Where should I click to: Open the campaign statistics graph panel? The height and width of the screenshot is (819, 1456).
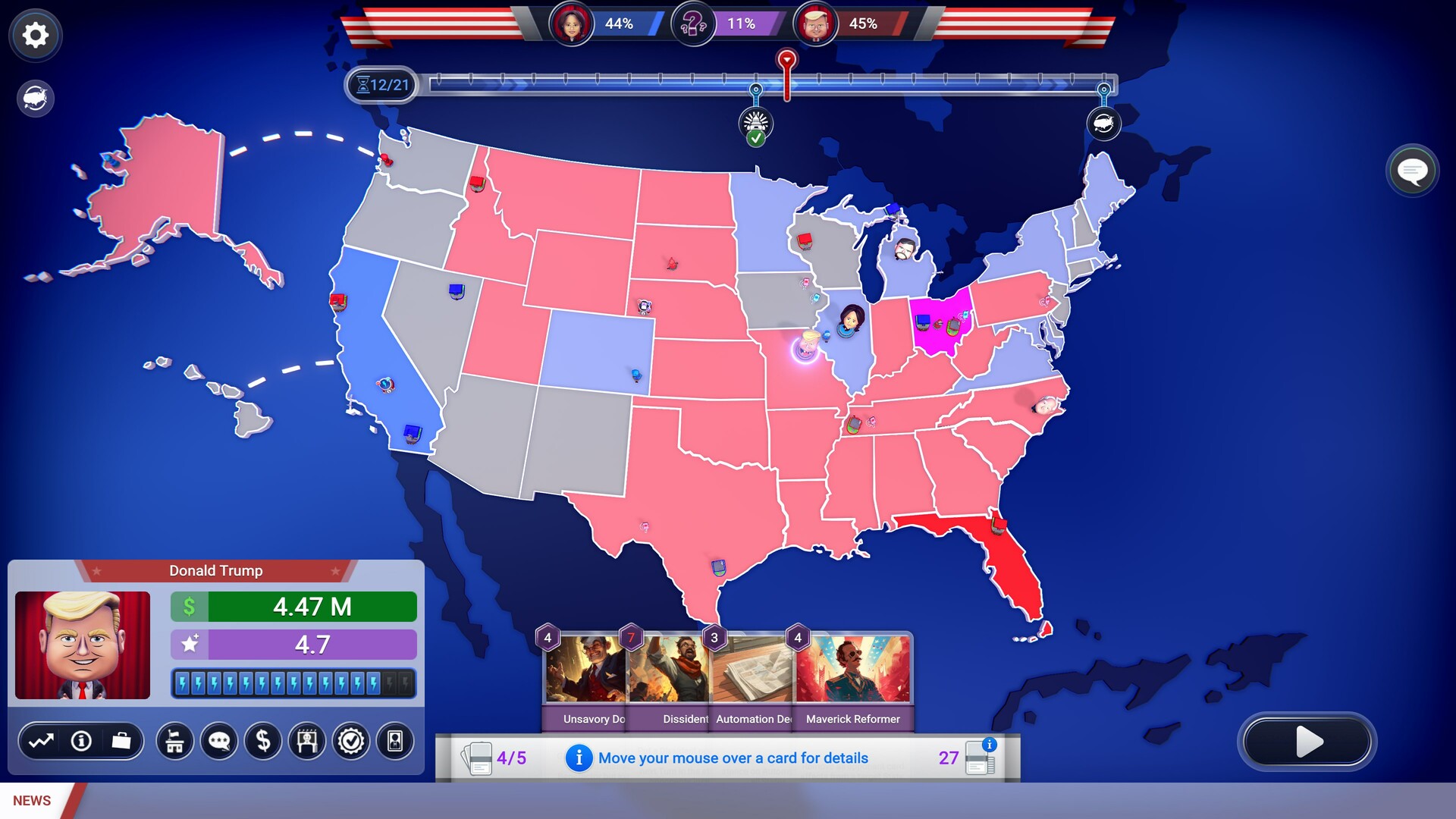tap(42, 741)
